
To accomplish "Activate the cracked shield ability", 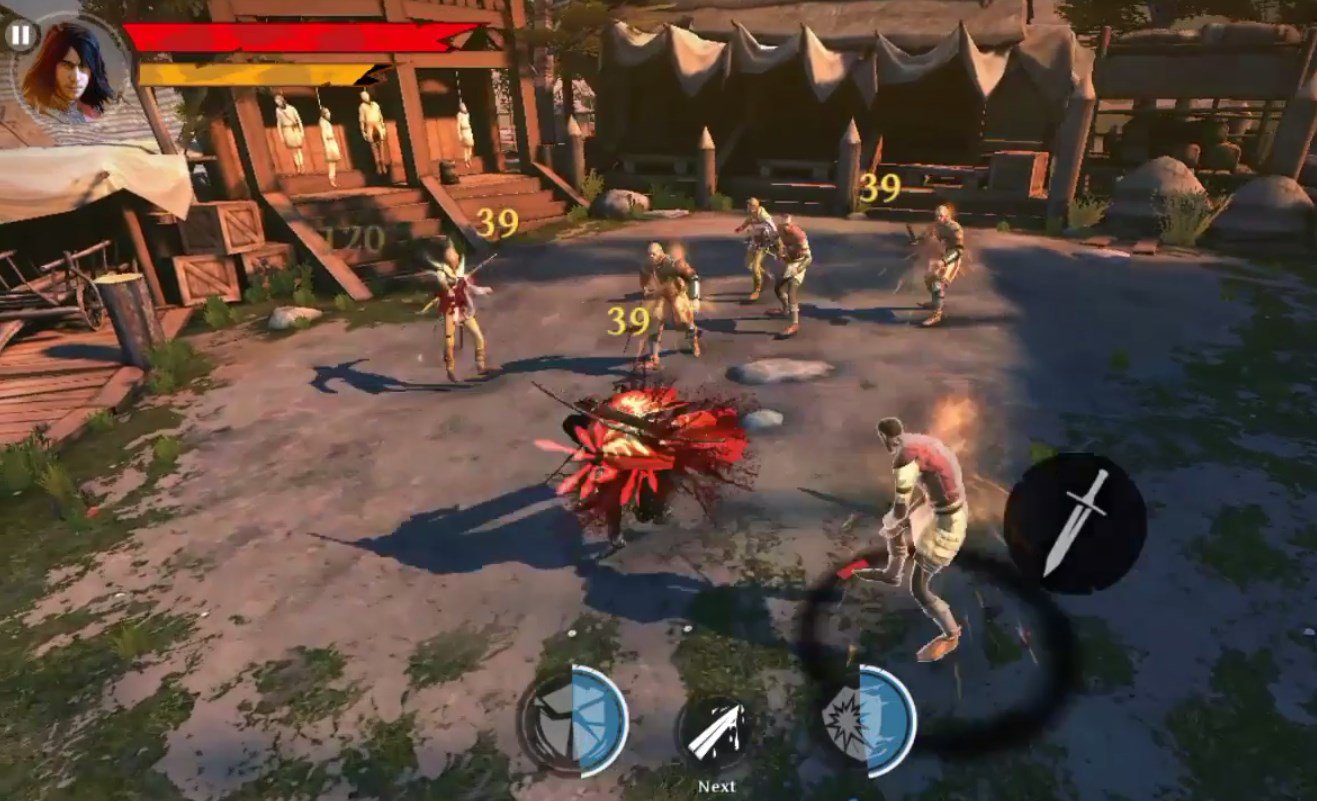I will click(x=573, y=721).
